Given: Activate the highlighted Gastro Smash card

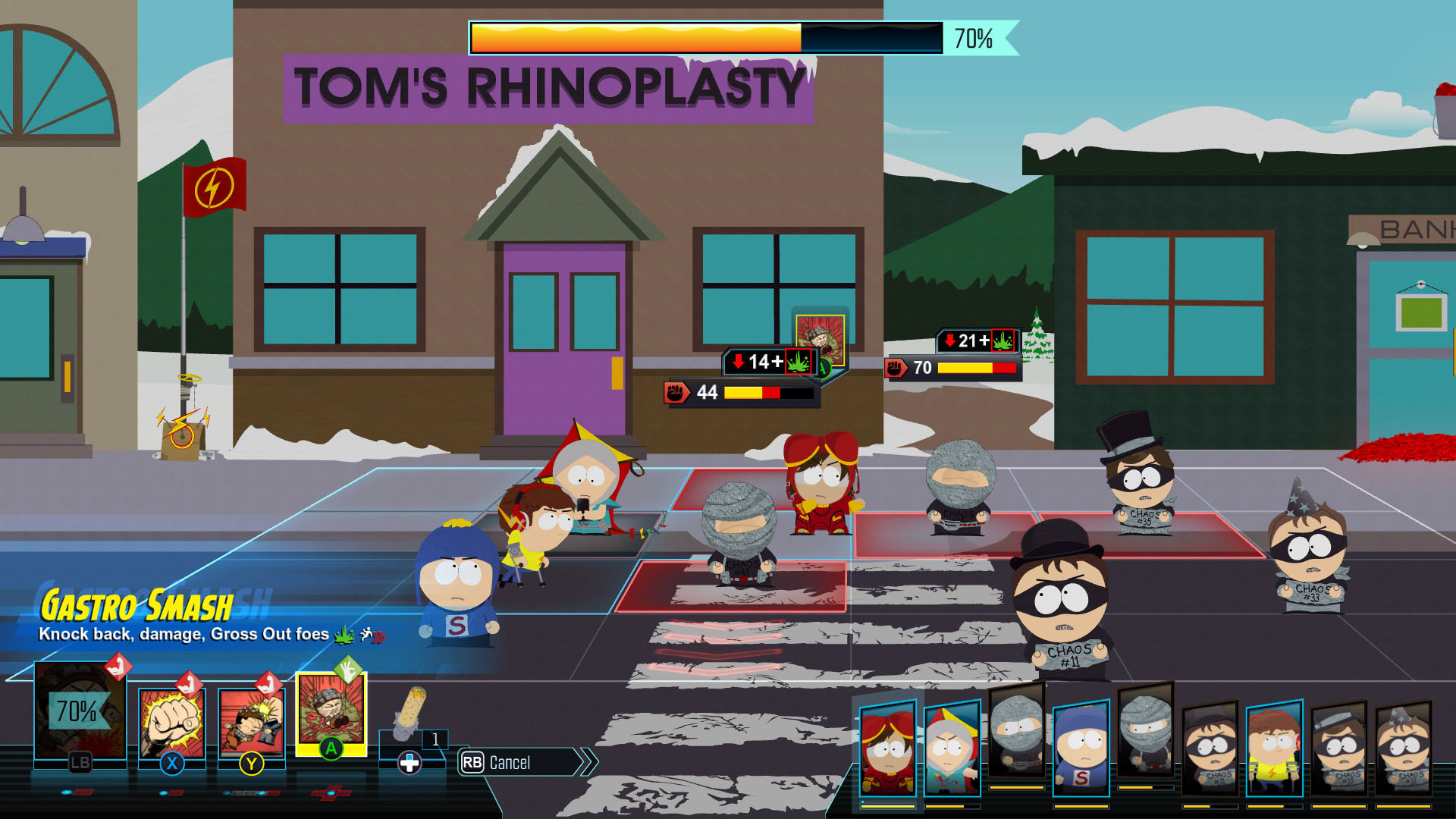Looking at the screenshot, I should (x=331, y=713).
